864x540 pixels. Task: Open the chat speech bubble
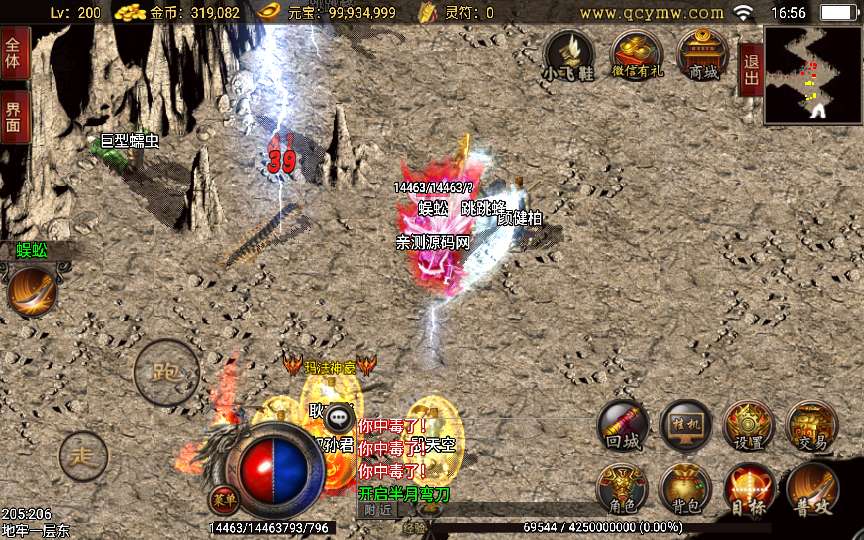tap(341, 417)
